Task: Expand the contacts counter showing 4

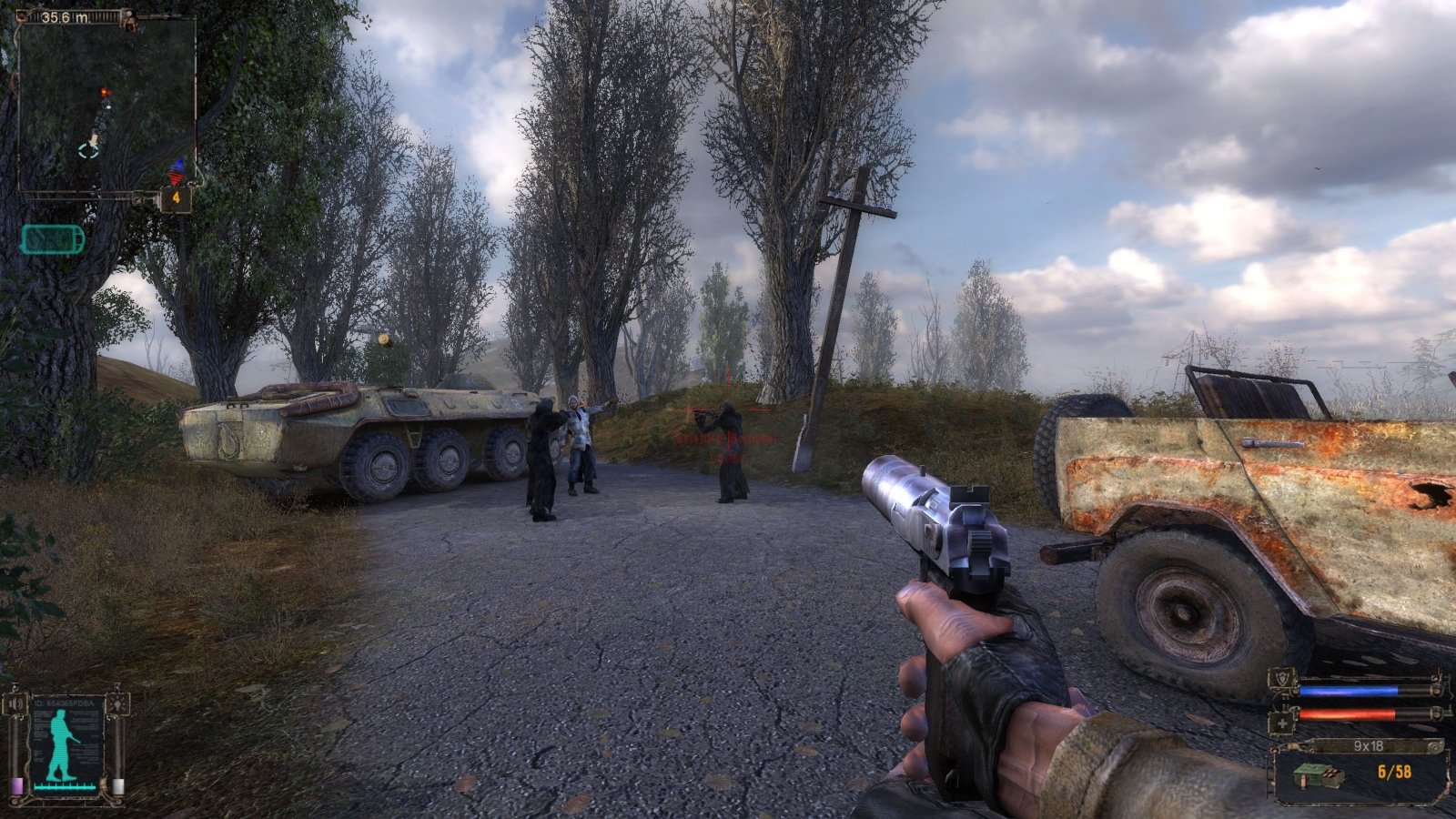Action: pos(176,197)
